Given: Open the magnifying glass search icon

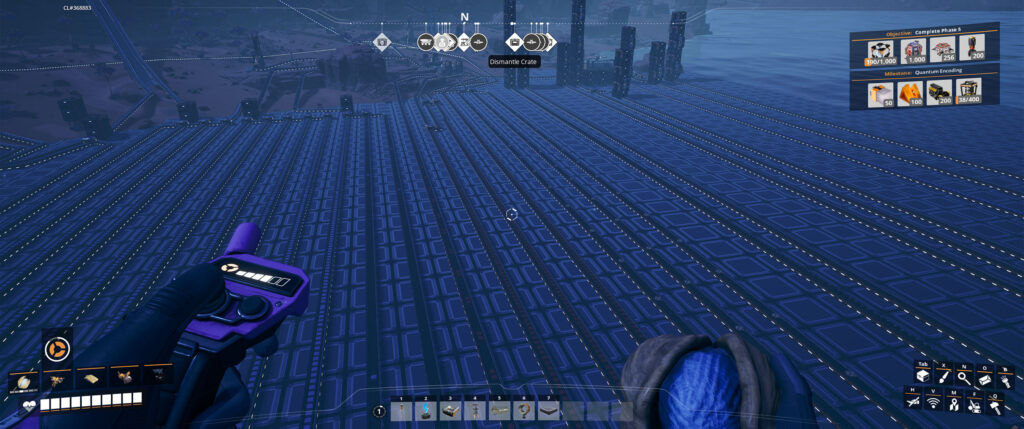Looking at the screenshot, I should [964, 376].
